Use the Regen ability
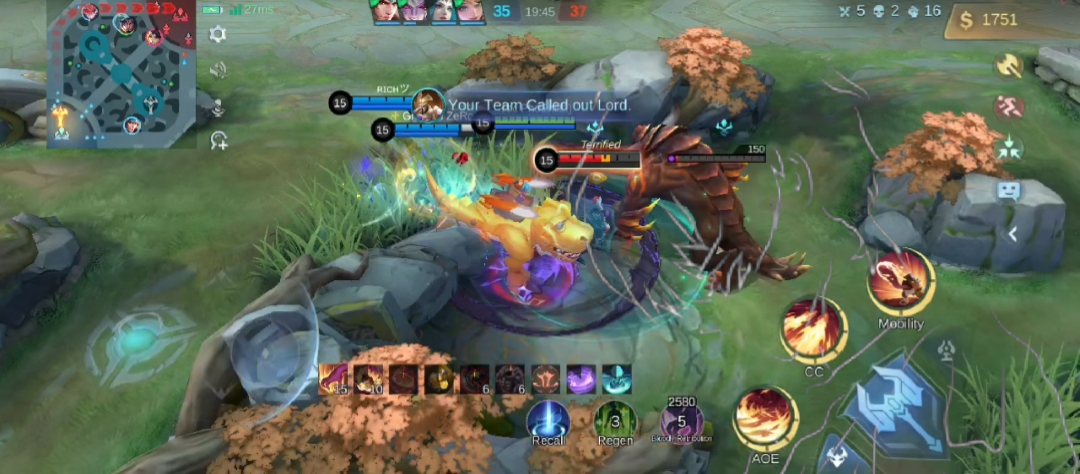Screen dimensions: 1080x474 (614, 420)
